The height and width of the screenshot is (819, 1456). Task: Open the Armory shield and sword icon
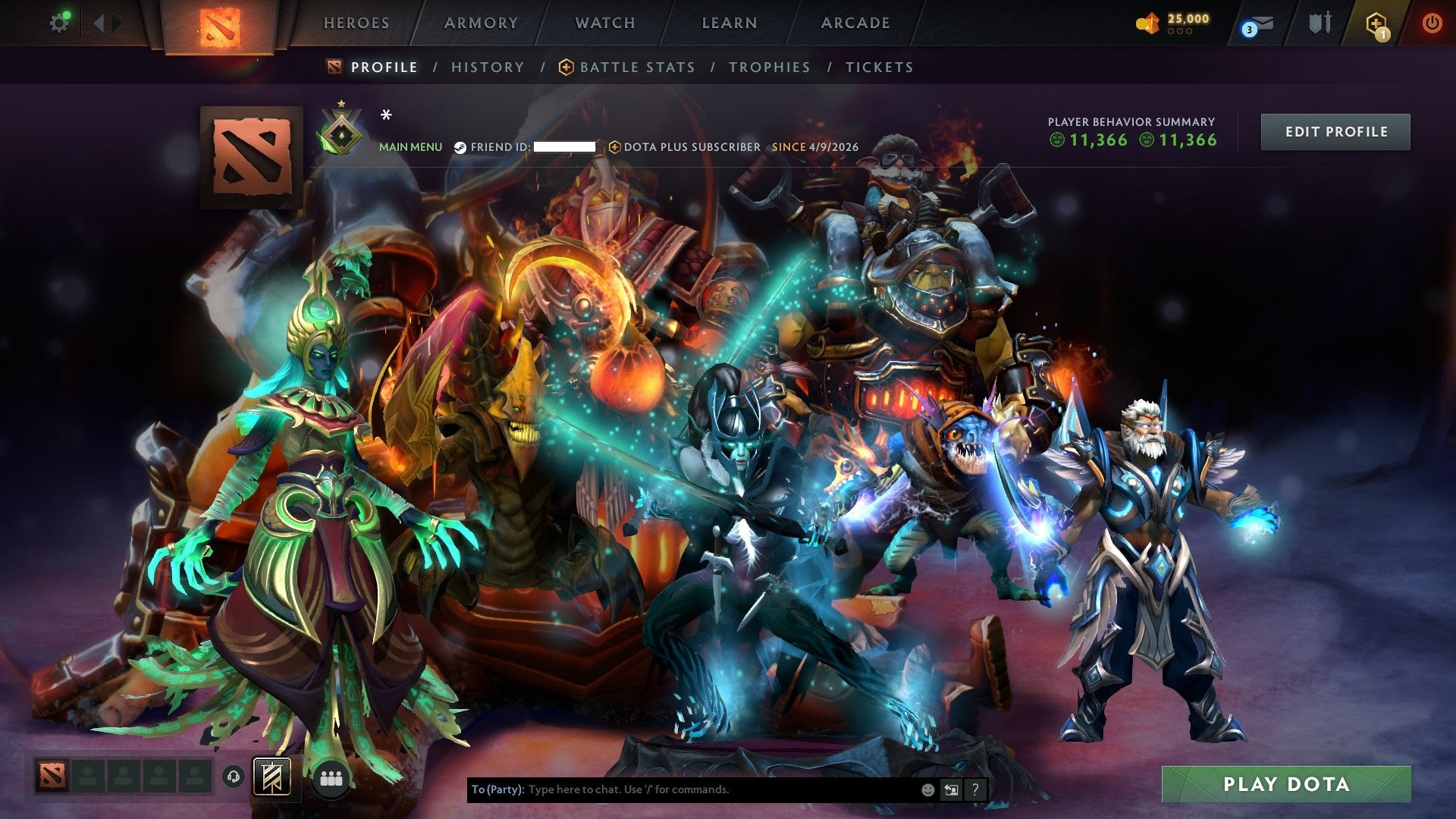(x=1319, y=23)
